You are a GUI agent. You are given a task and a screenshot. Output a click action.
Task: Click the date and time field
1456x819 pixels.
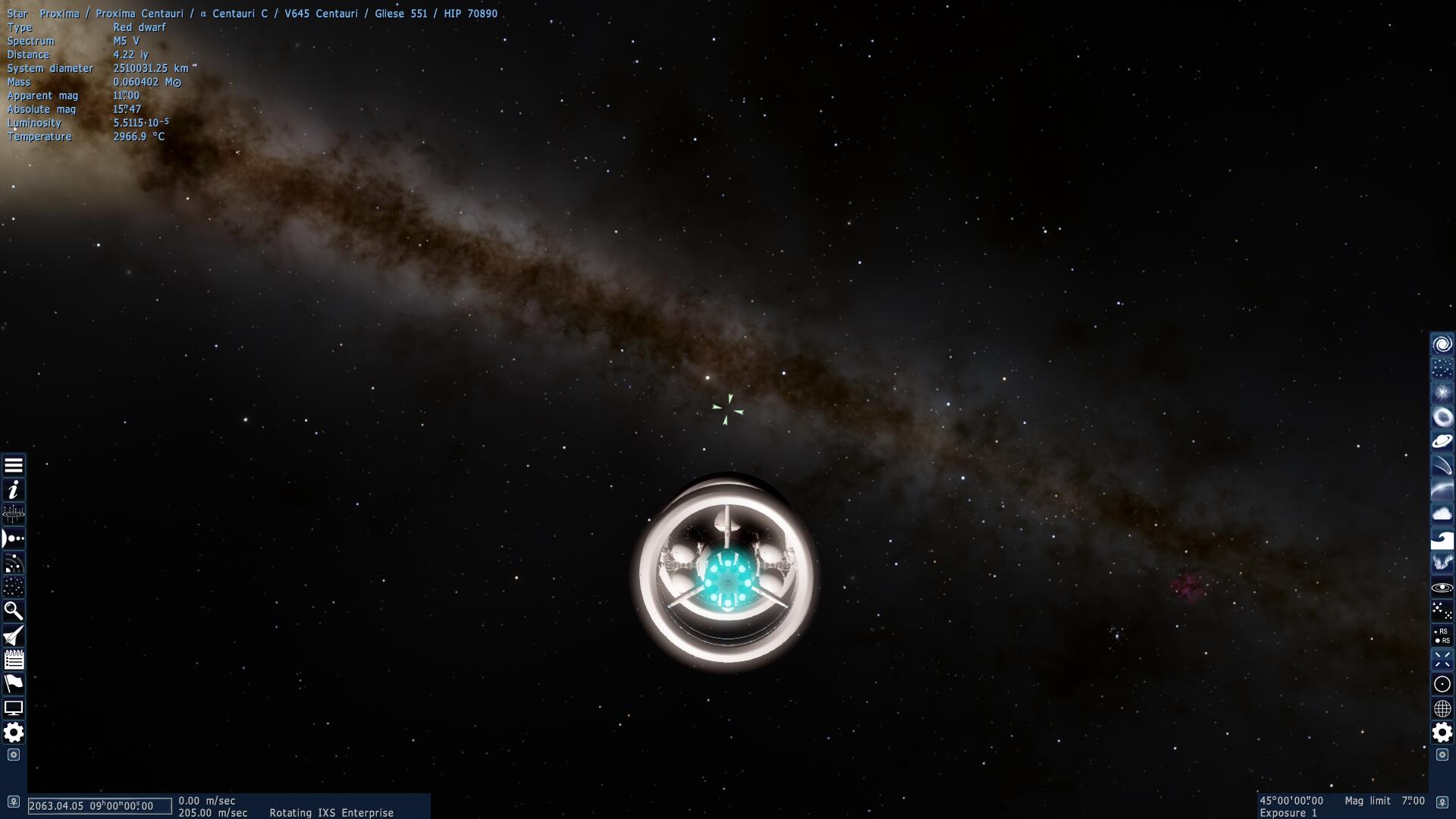point(99,806)
